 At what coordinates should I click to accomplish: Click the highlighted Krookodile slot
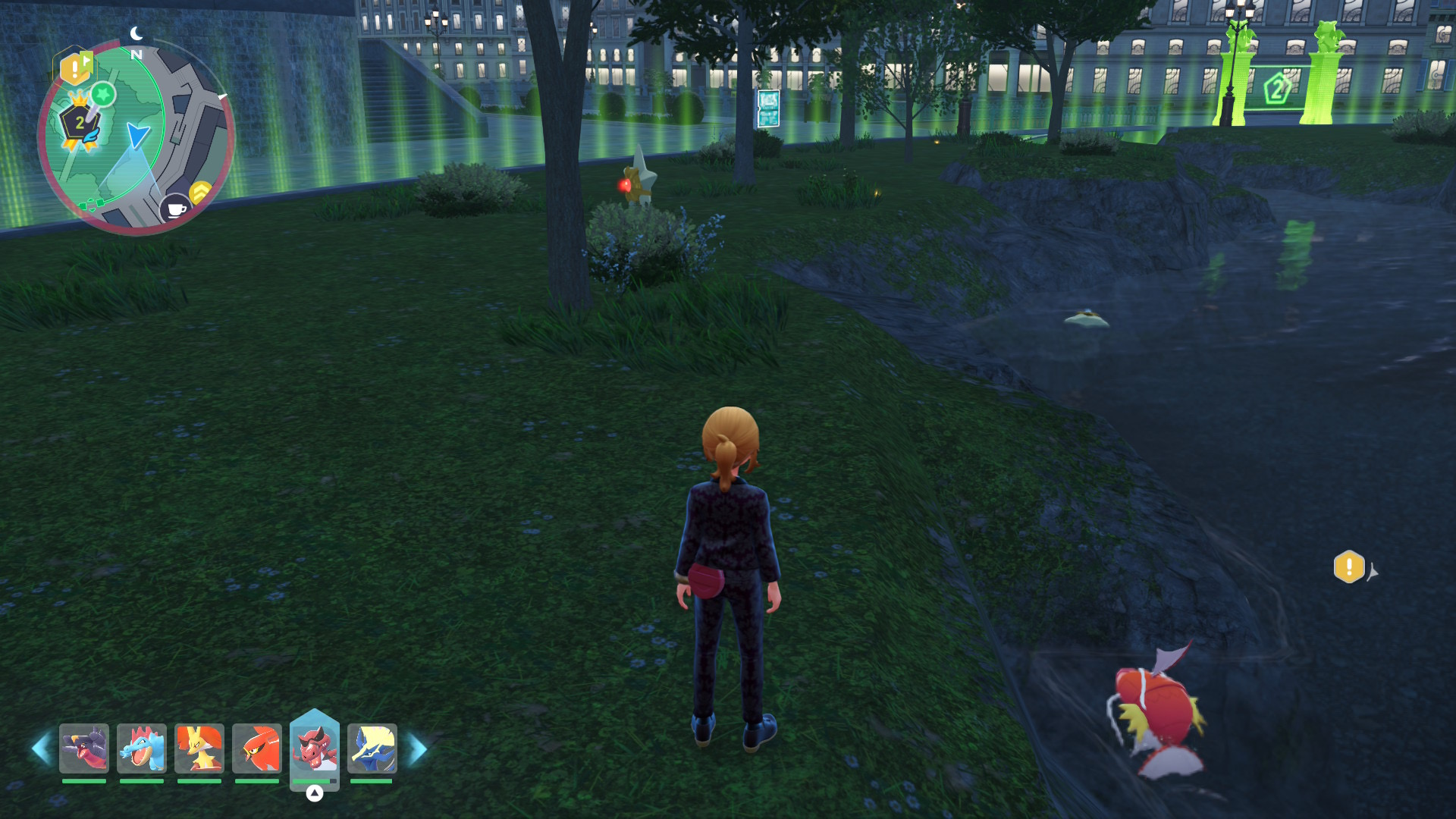point(315,747)
